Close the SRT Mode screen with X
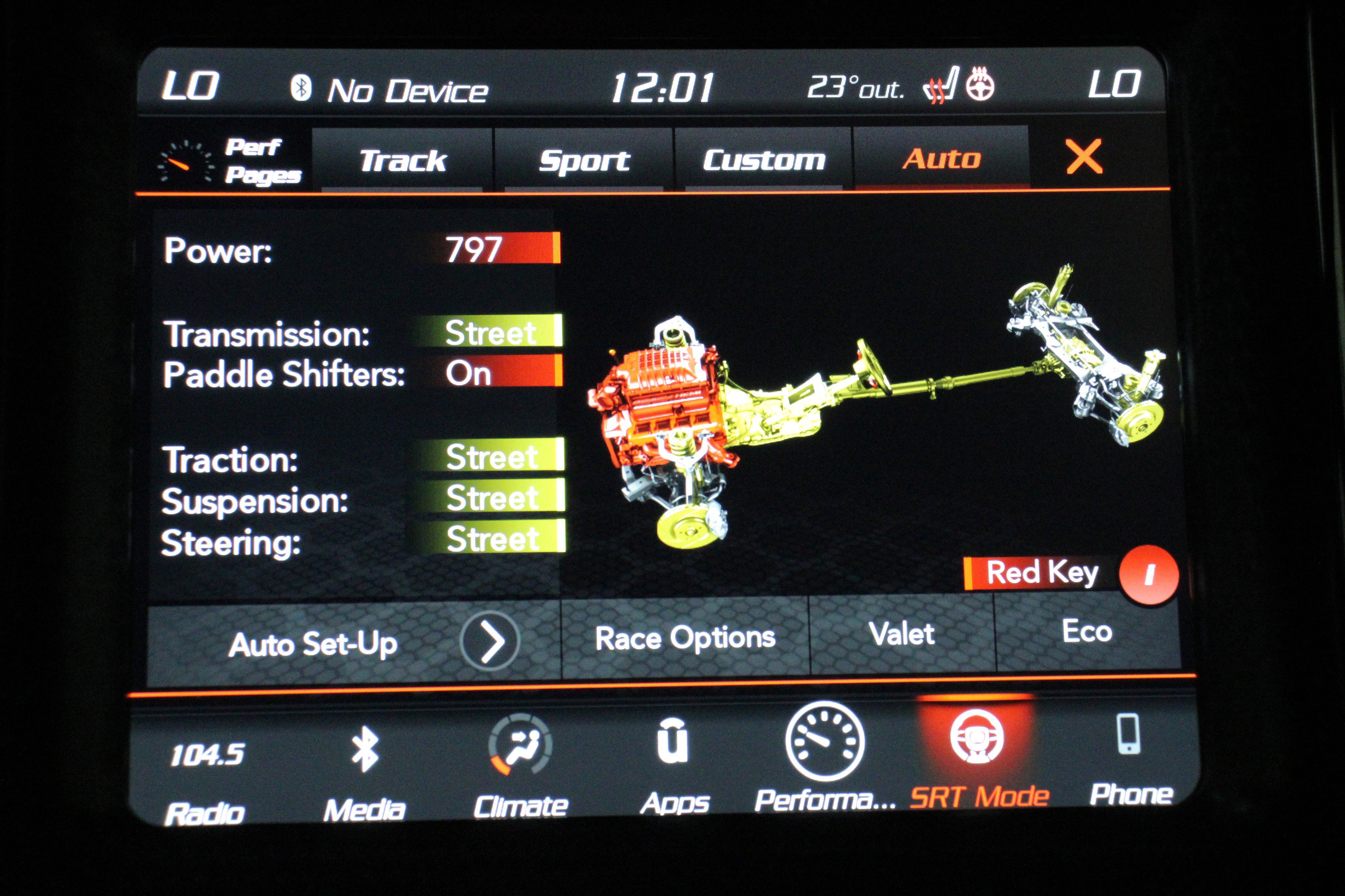Image resolution: width=1345 pixels, height=896 pixels. [1083, 157]
